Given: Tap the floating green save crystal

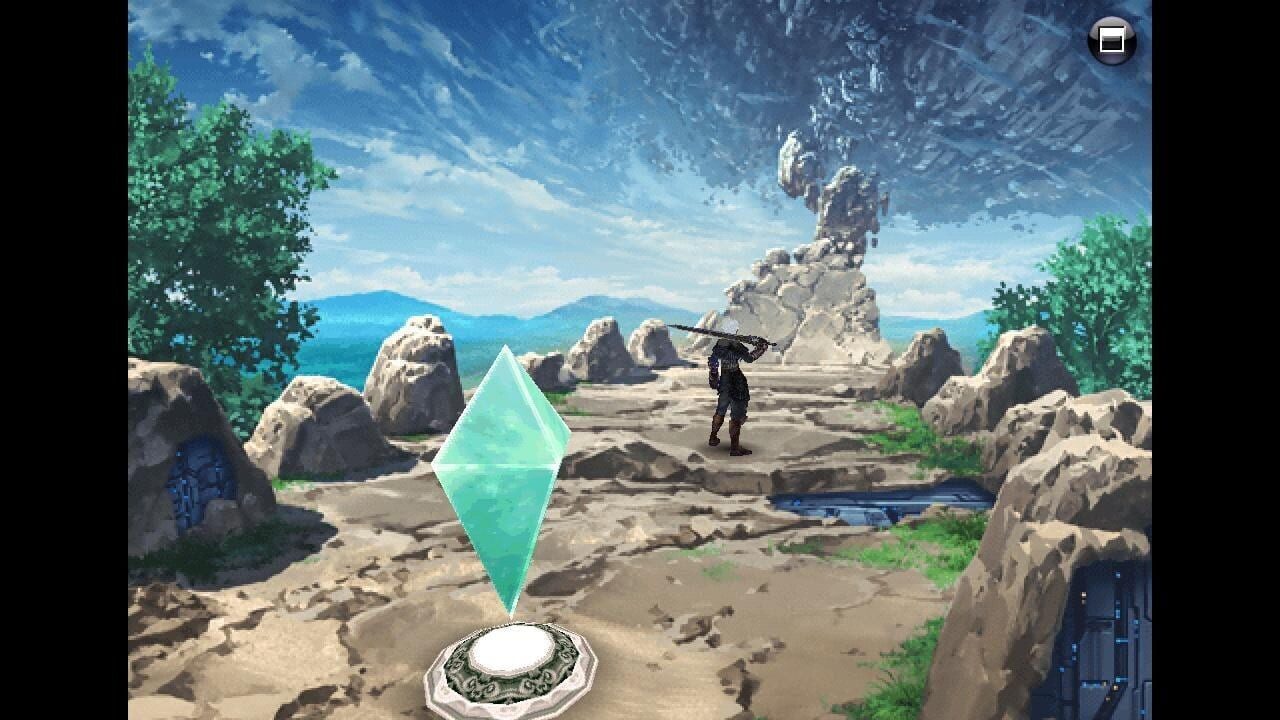Looking at the screenshot, I should tap(505, 470).
